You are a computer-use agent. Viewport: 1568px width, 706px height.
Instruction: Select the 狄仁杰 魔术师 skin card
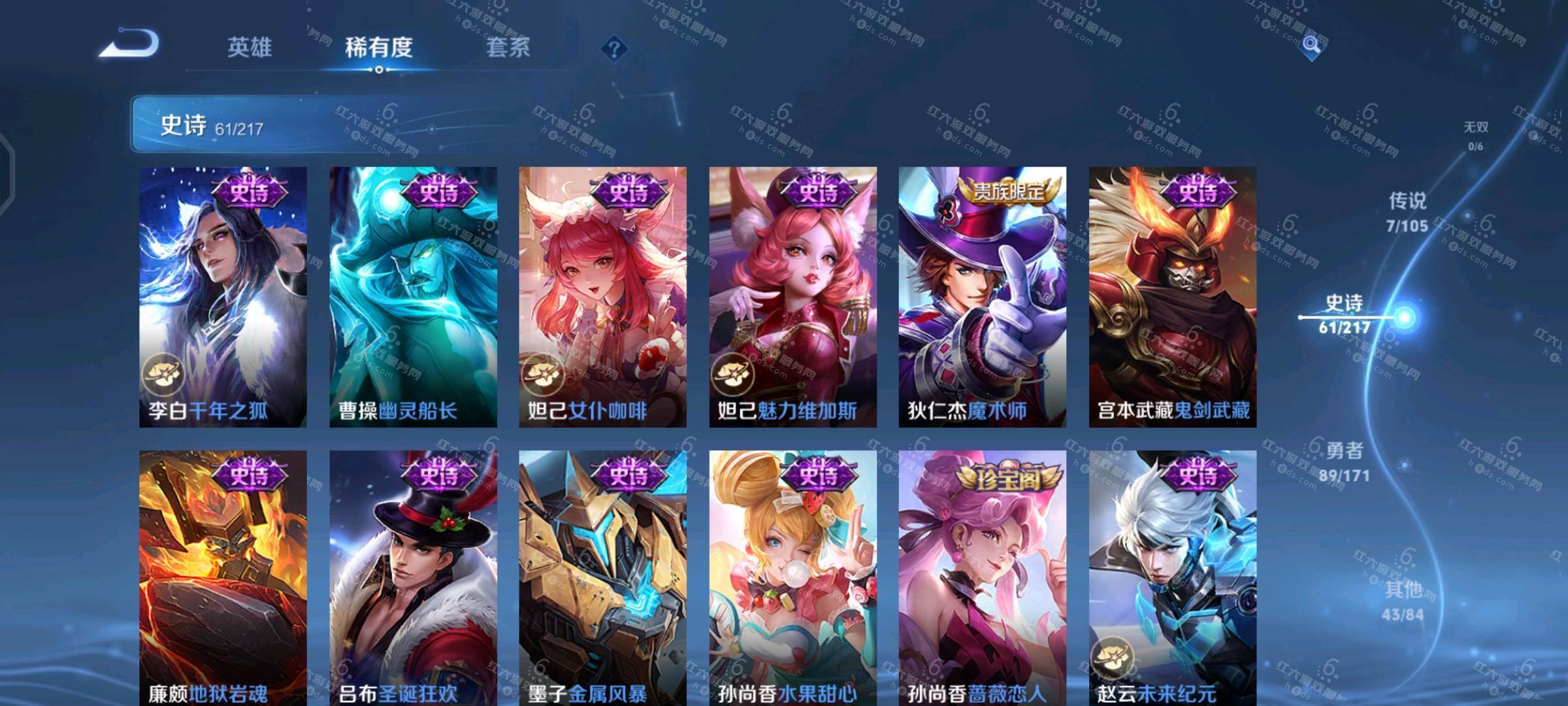click(982, 297)
